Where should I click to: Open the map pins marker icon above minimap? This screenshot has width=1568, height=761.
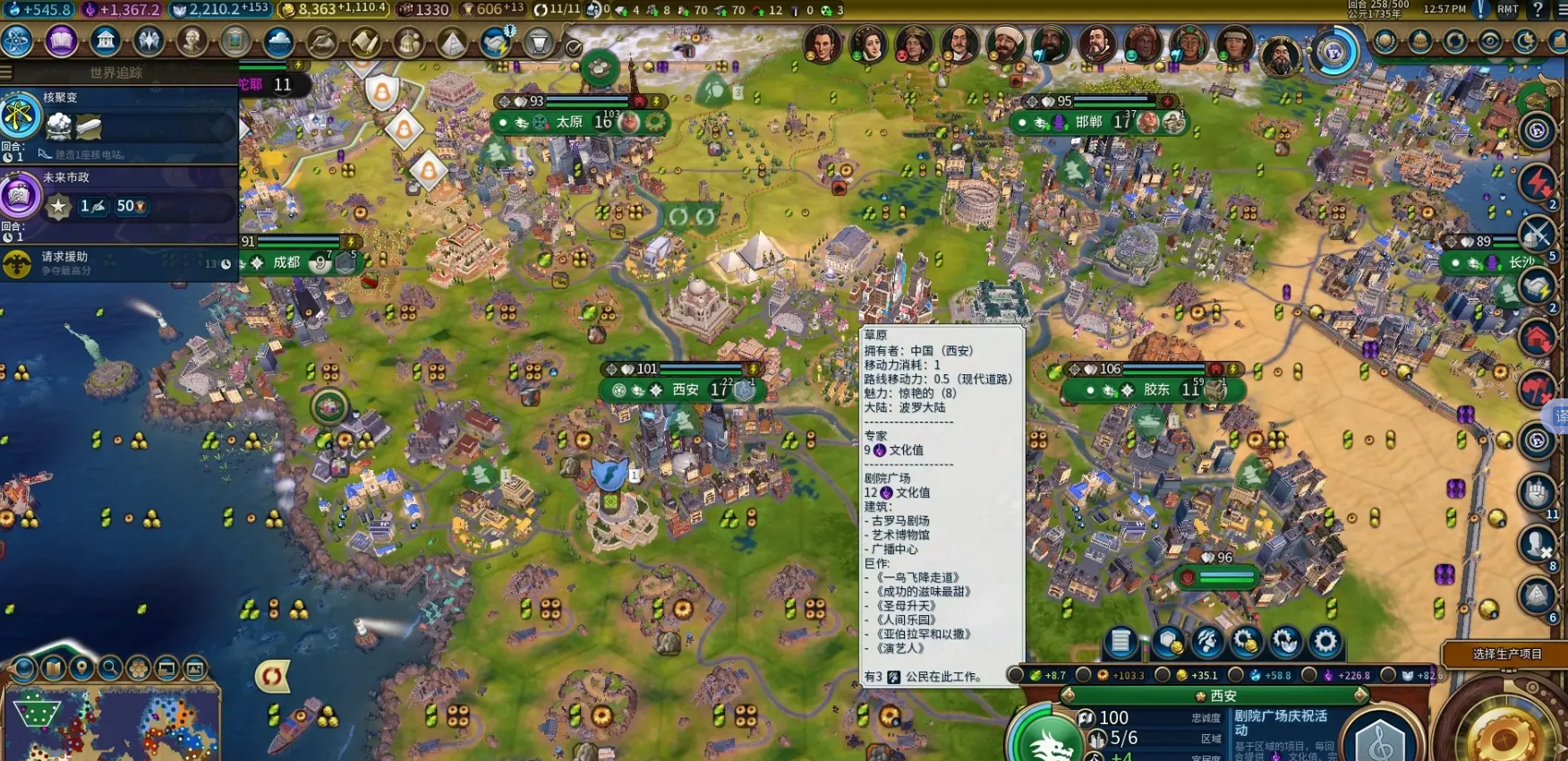[x=82, y=667]
